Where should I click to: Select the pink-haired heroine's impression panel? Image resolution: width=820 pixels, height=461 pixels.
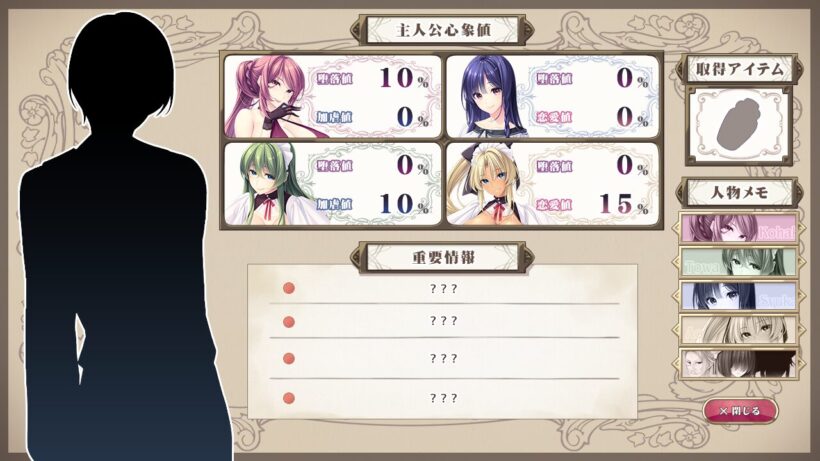[333, 96]
